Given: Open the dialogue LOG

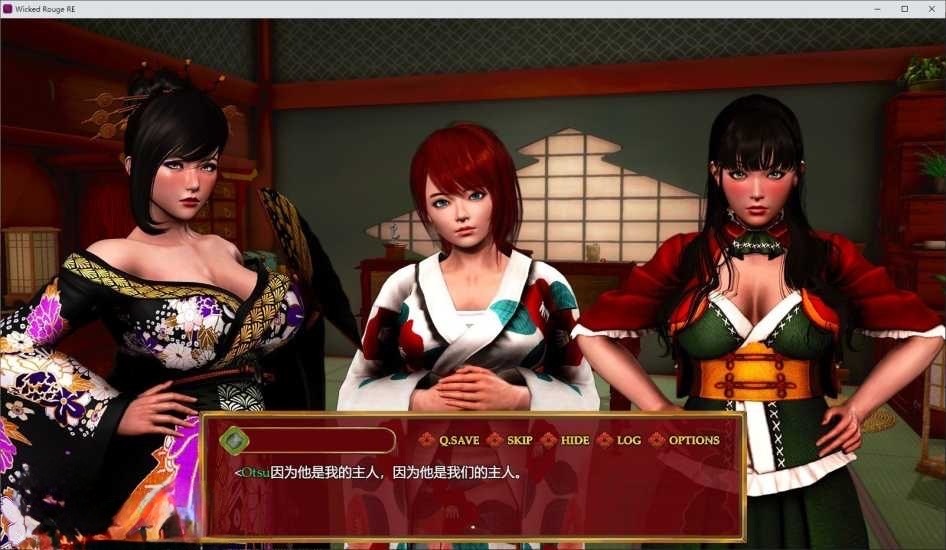Looking at the screenshot, I should [628, 440].
